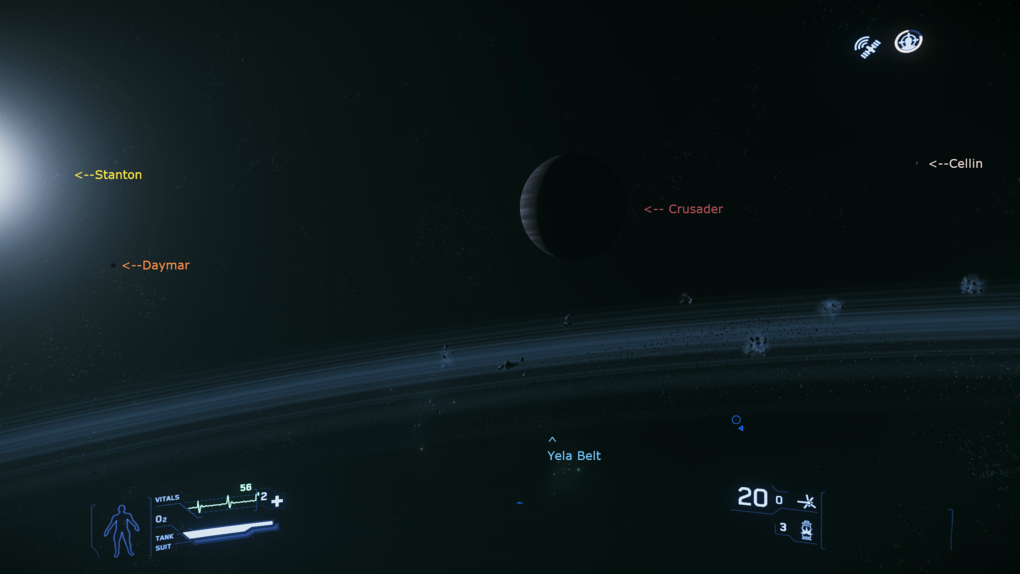Image resolution: width=1020 pixels, height=574 pixels.
Task: Select the circular ship status icon
Action: (x=908, y=42)
